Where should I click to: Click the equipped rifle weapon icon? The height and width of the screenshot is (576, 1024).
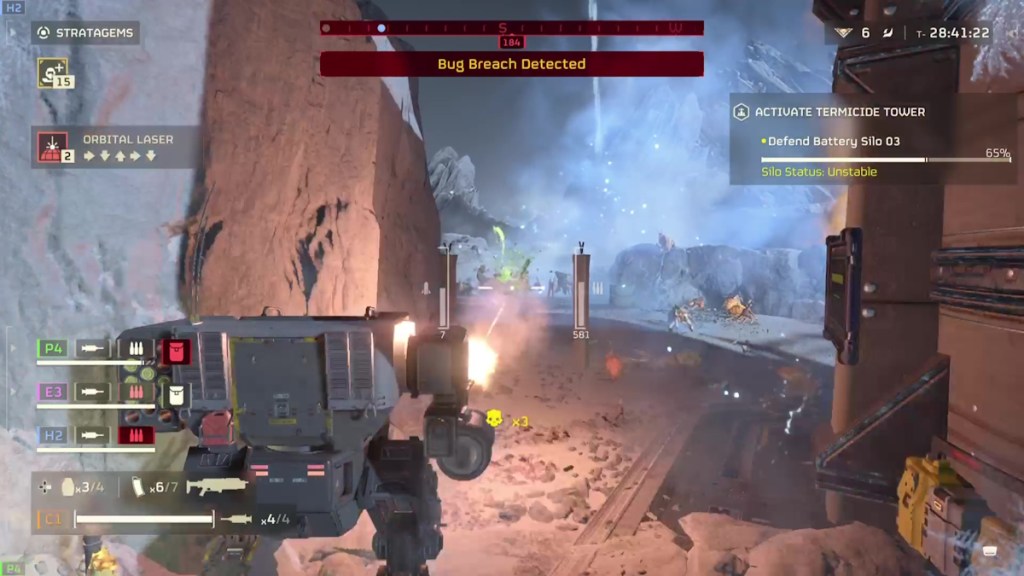(x=217, y=486)
